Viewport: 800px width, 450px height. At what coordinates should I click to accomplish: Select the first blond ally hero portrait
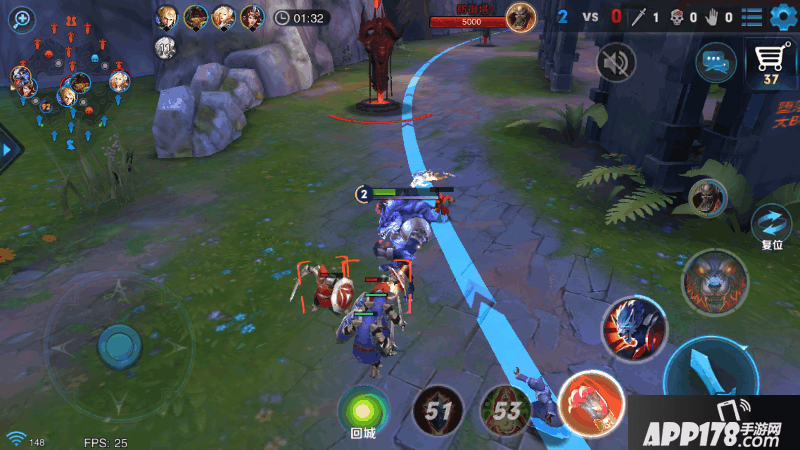click(x=167, y=16)
